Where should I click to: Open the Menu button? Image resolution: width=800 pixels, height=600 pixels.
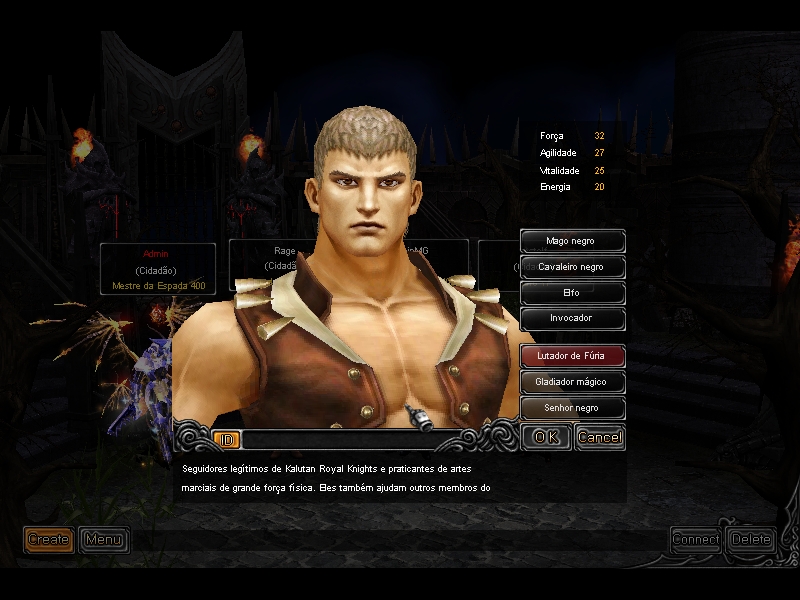103,540
